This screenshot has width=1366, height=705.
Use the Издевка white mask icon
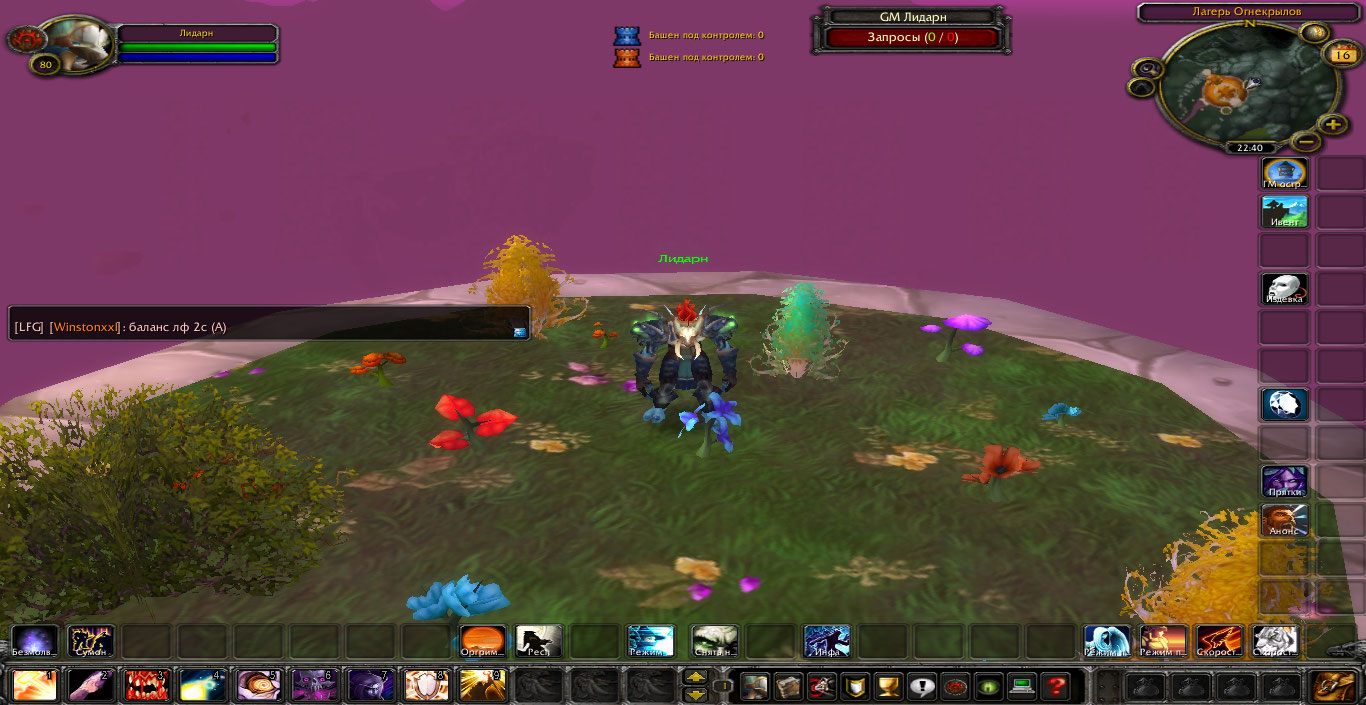coord(1284,289)
